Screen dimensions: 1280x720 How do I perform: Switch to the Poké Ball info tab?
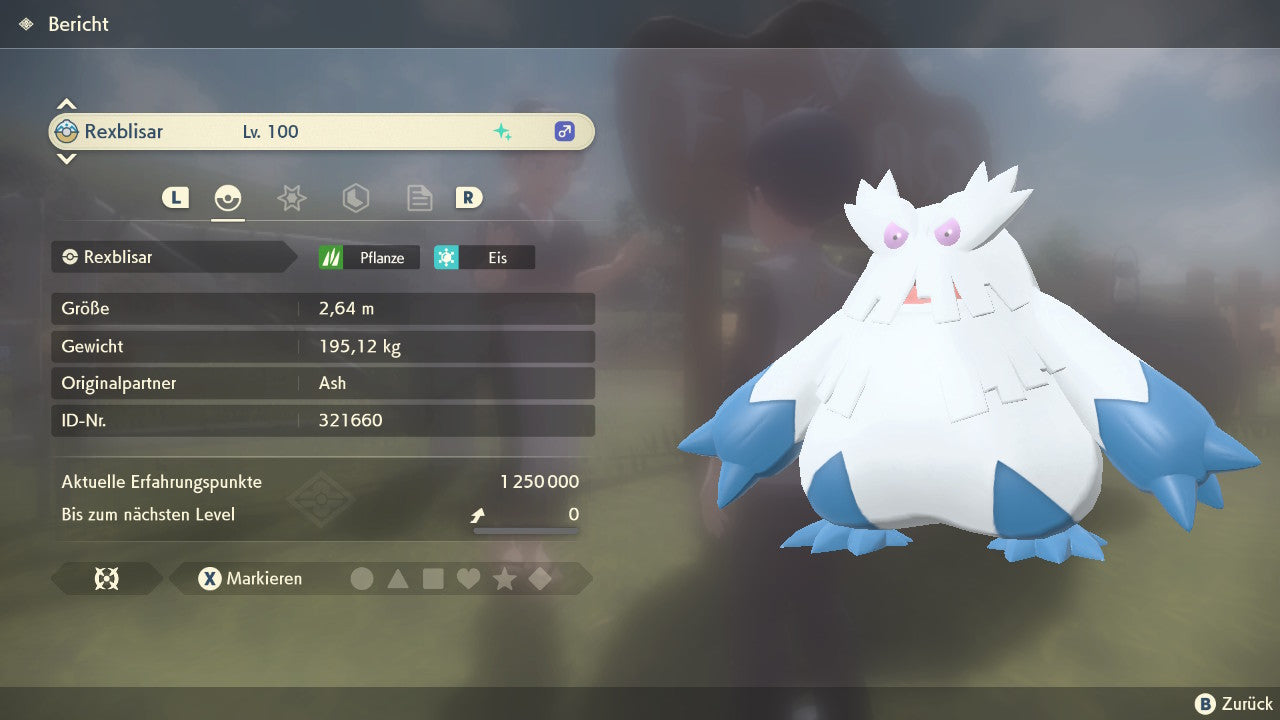228,198
